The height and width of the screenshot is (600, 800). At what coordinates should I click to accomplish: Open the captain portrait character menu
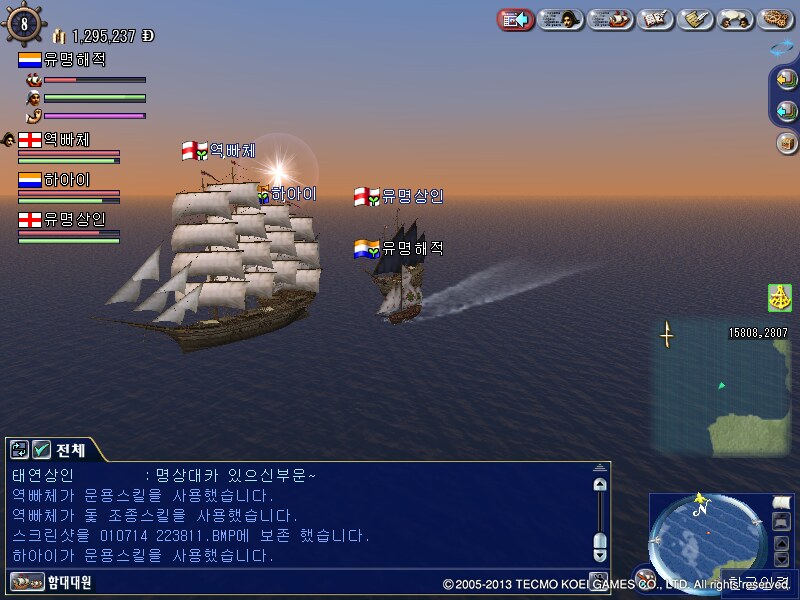pos(561,19)
